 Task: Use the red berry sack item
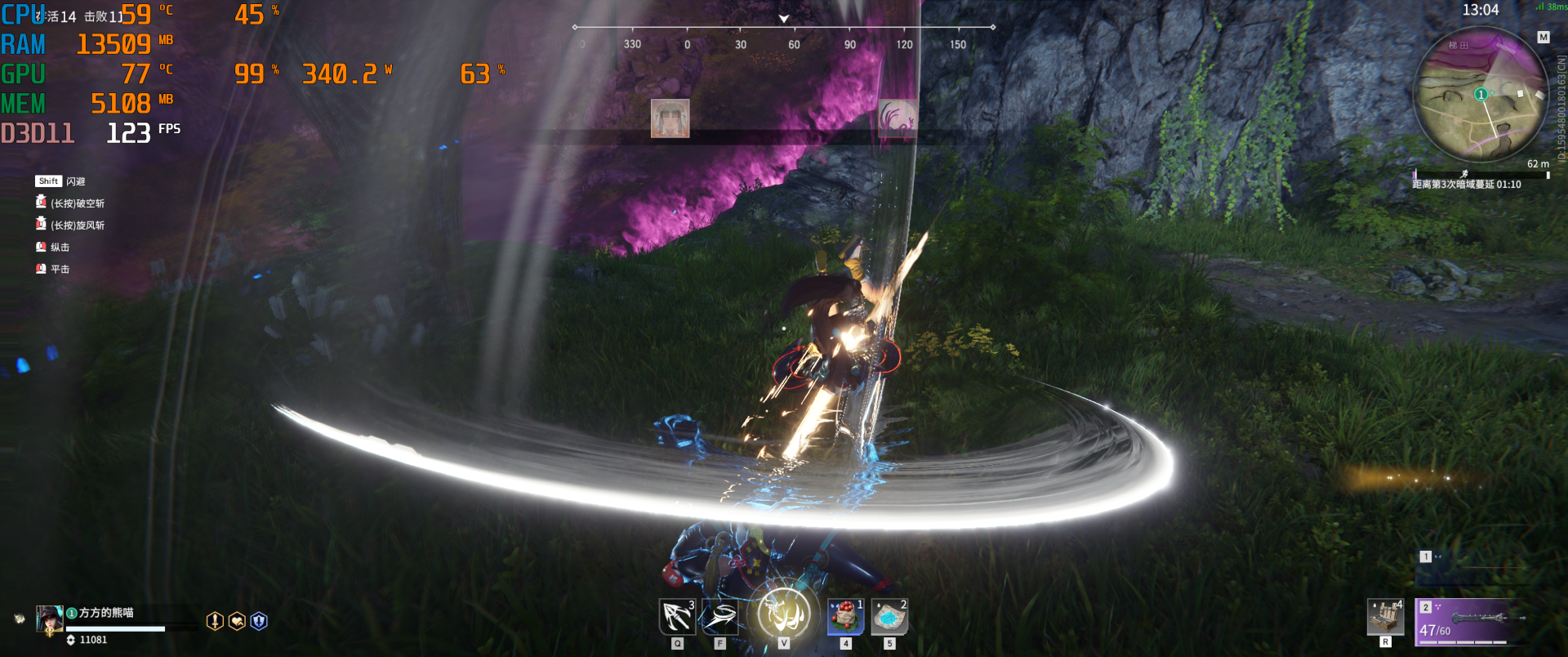[846, 617]
